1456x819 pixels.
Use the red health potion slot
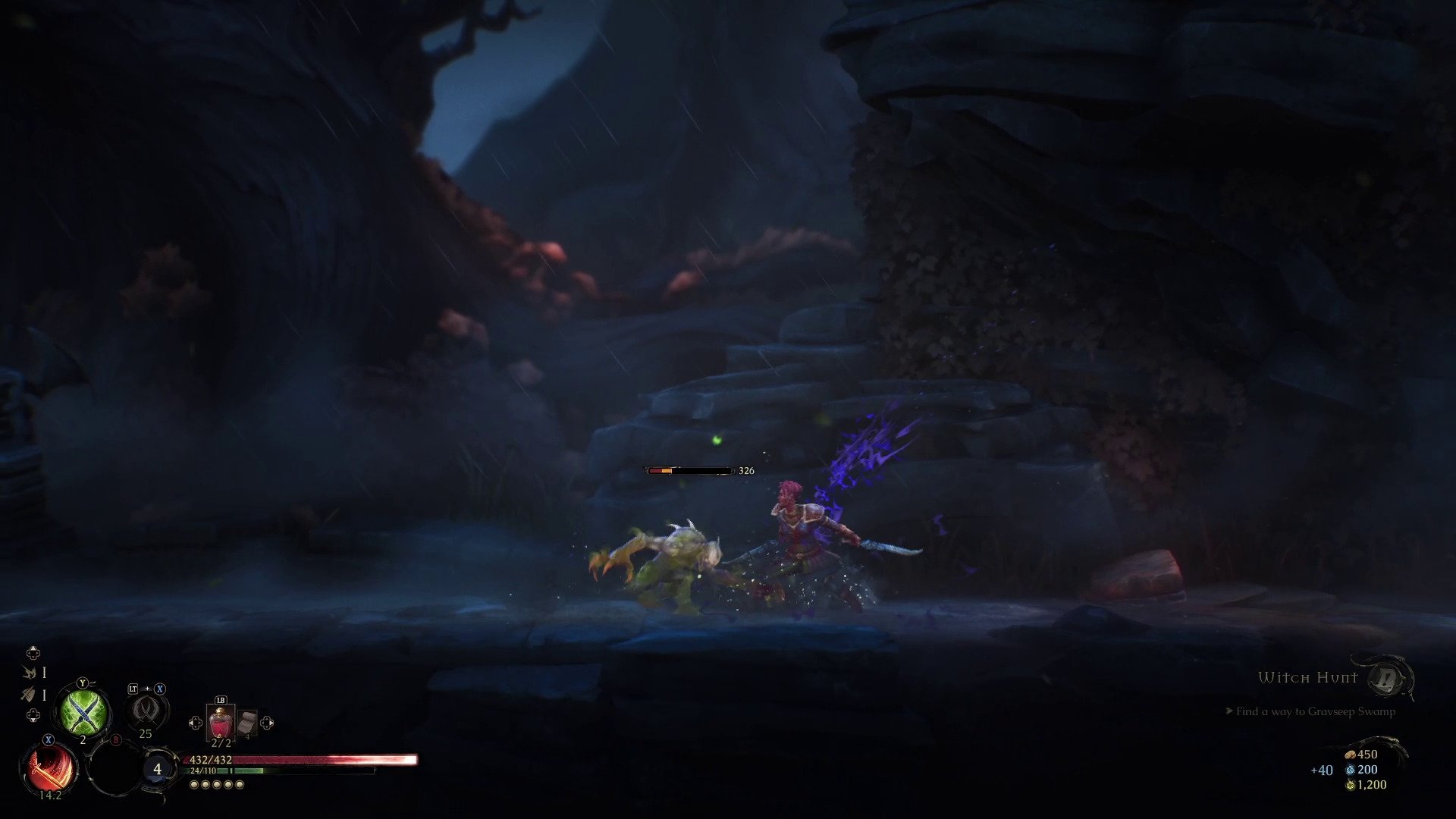point(221,723)
